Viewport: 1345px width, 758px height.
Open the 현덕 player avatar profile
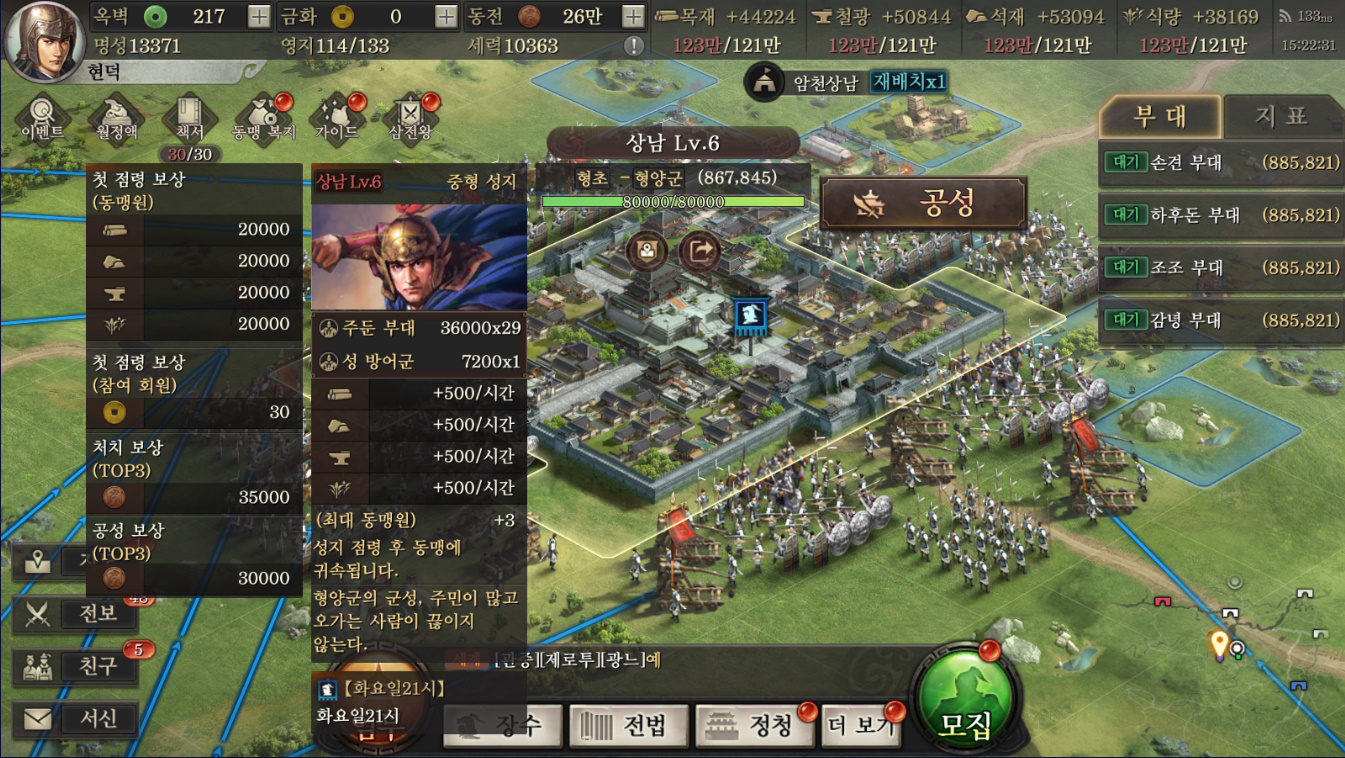[43, 40]
